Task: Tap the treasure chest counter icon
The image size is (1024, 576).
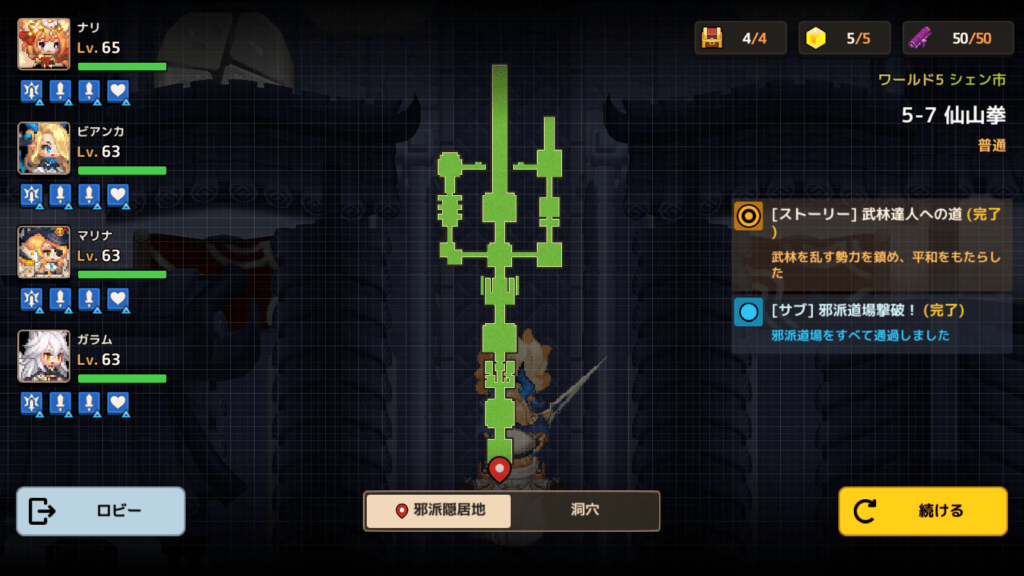Action: click(x=712, y=38)
